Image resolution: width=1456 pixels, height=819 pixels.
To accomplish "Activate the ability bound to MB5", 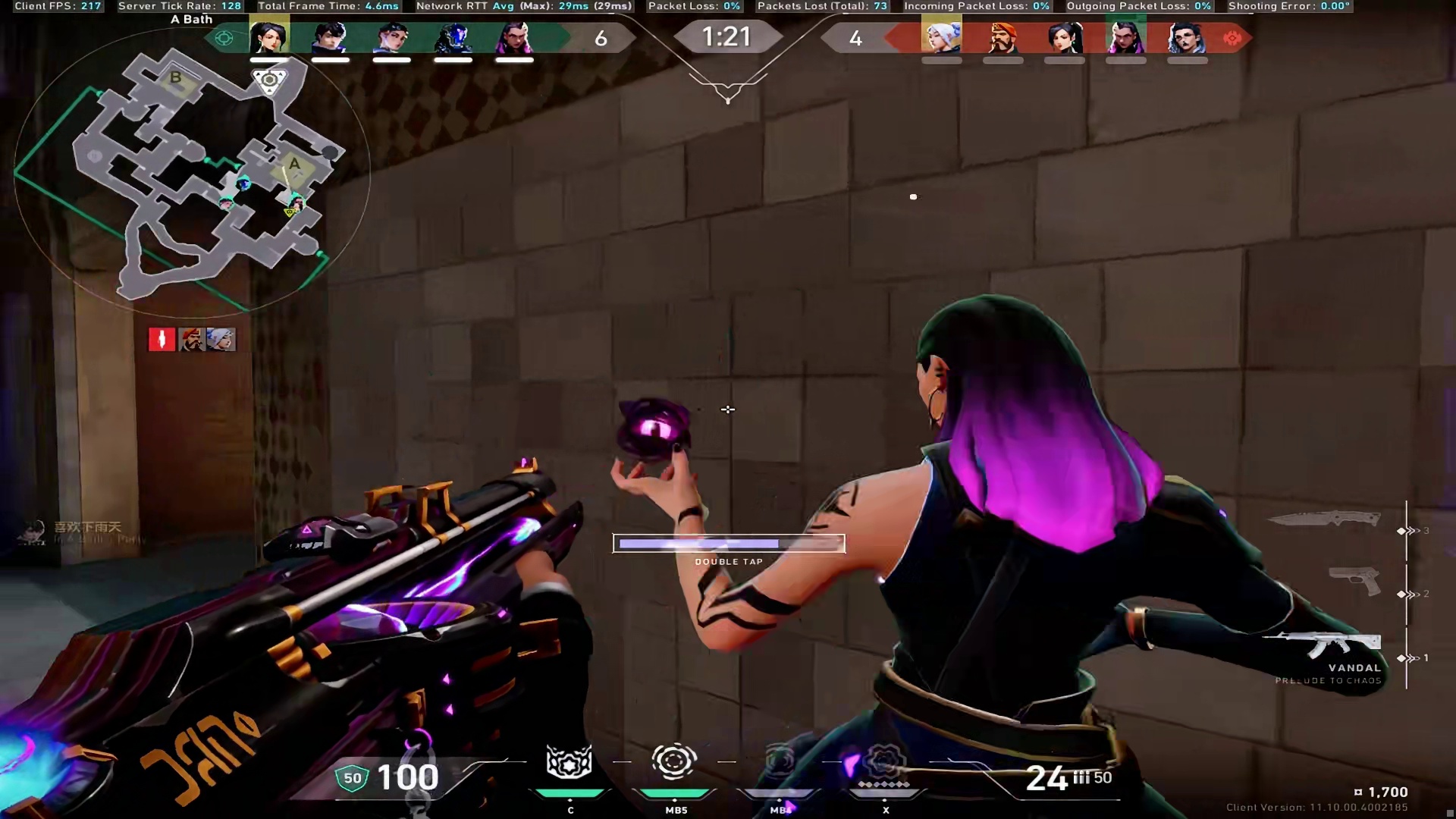I will point(673,763).
